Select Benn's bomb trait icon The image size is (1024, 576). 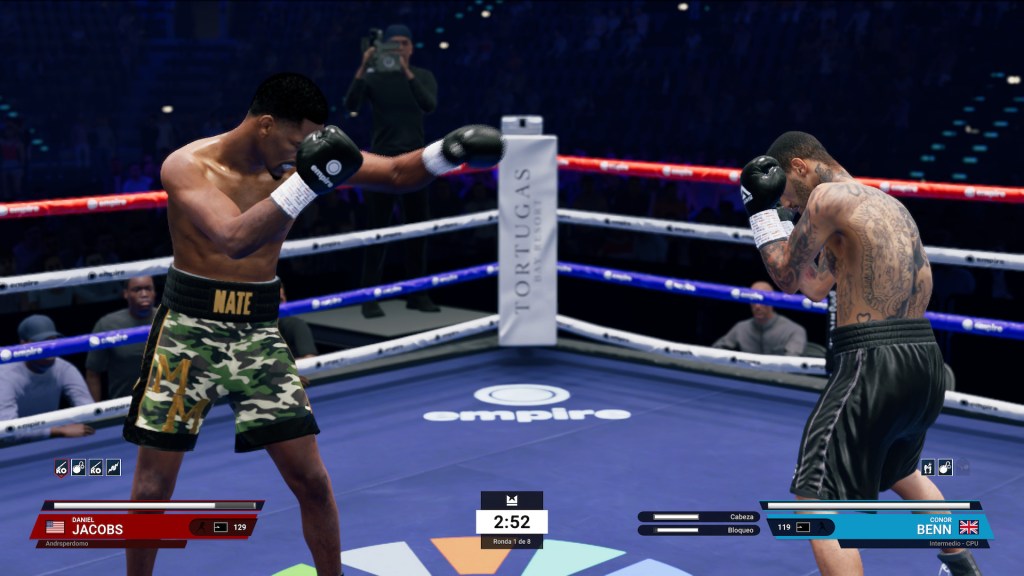point(945,467)
